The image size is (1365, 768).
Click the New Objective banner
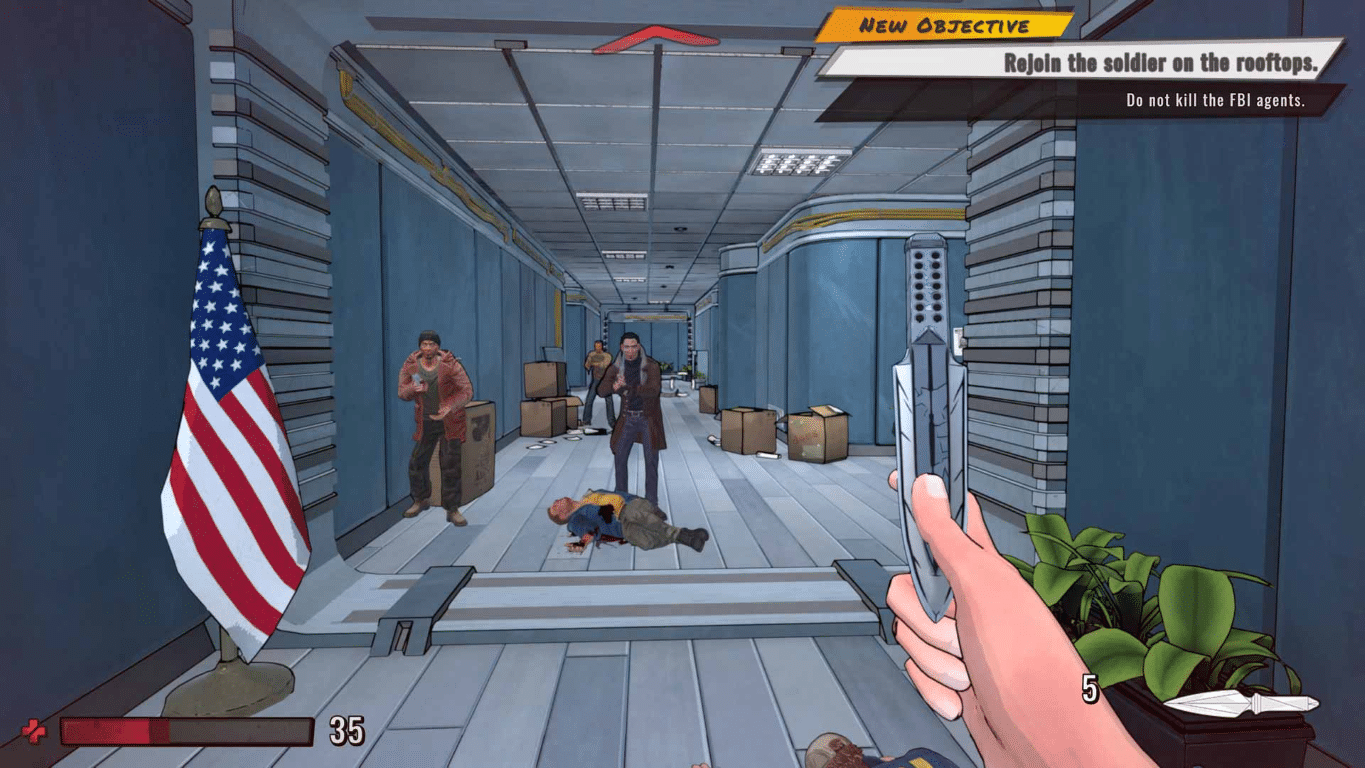[x=943, y=25]
